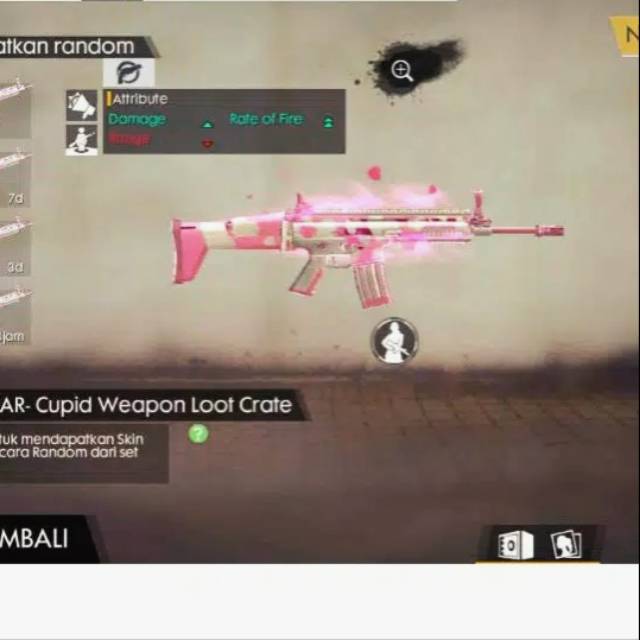Click the magnifying glass zoom icon

(x=402, y=70)
